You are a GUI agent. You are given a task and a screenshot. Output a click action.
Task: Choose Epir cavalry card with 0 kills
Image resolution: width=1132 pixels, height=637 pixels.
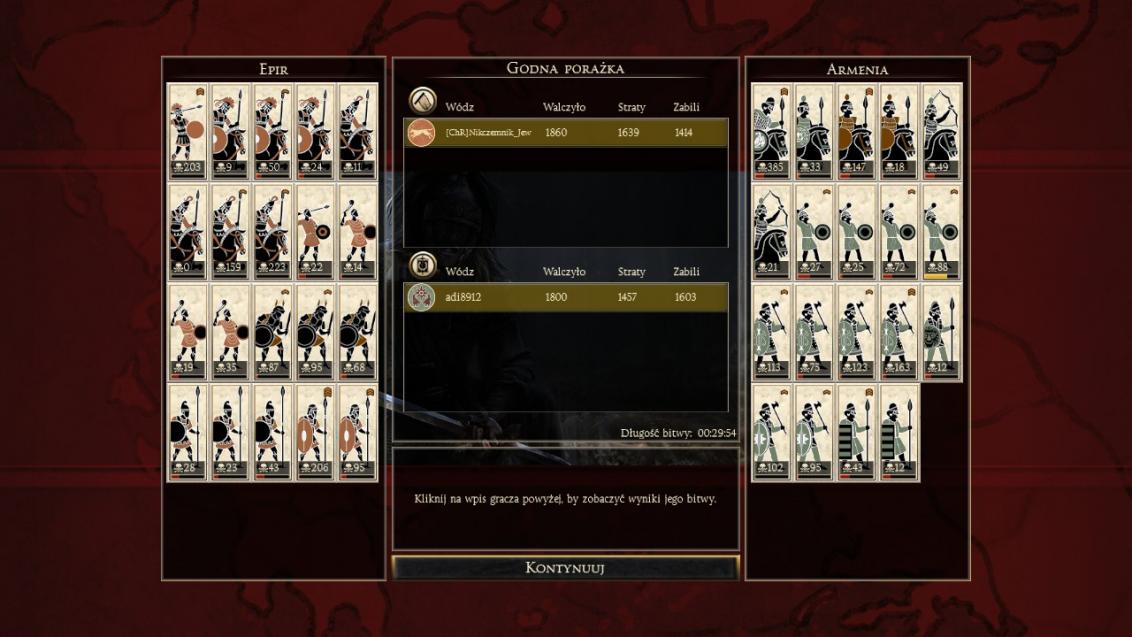coord(188,231)
